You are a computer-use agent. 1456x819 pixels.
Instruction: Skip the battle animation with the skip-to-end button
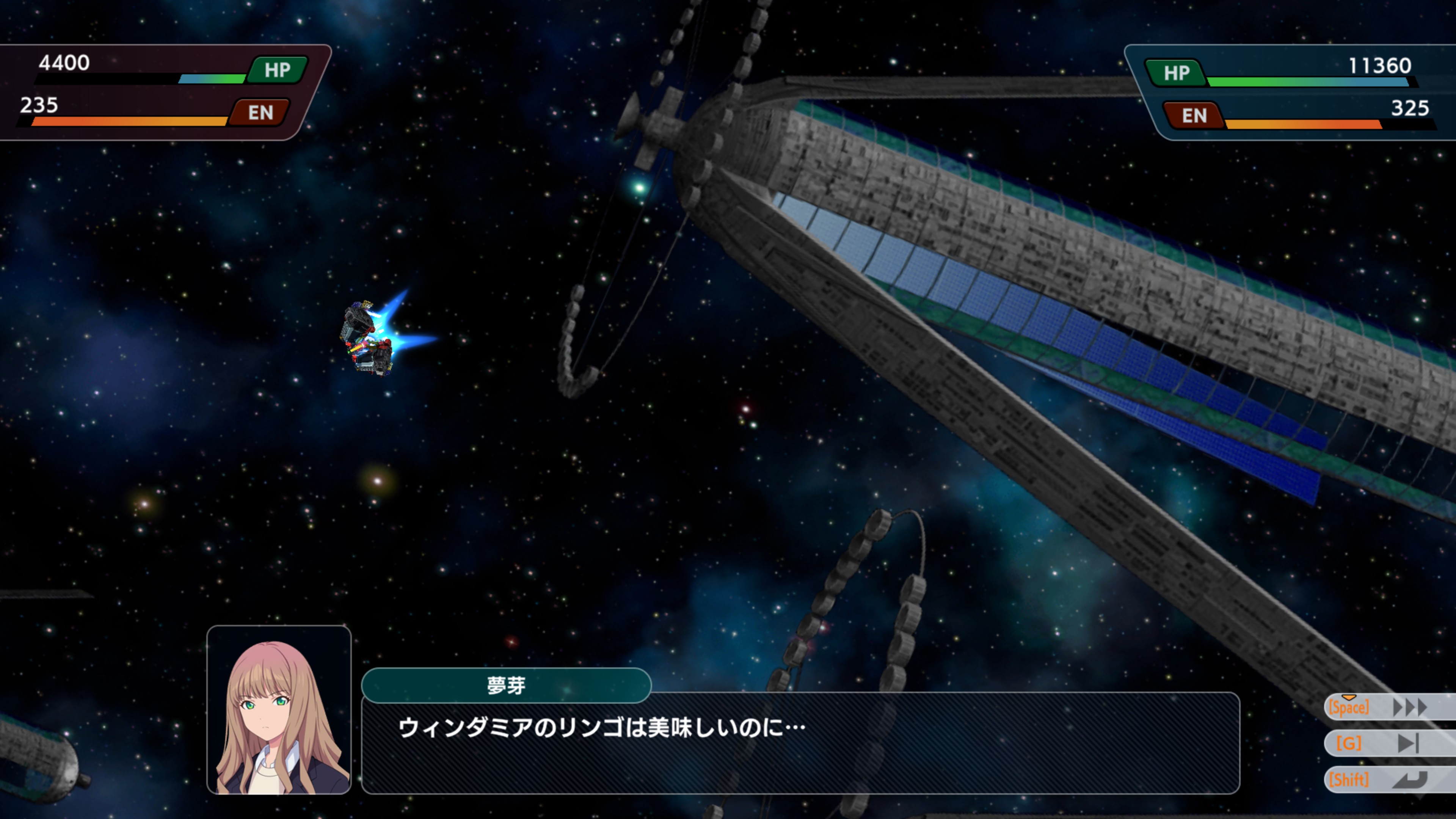[1408, 743]
